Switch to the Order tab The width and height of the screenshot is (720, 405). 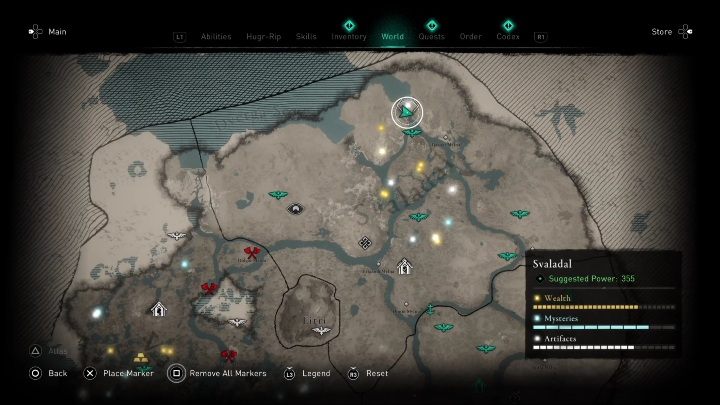pyautogui.click(x=471, y=37)
